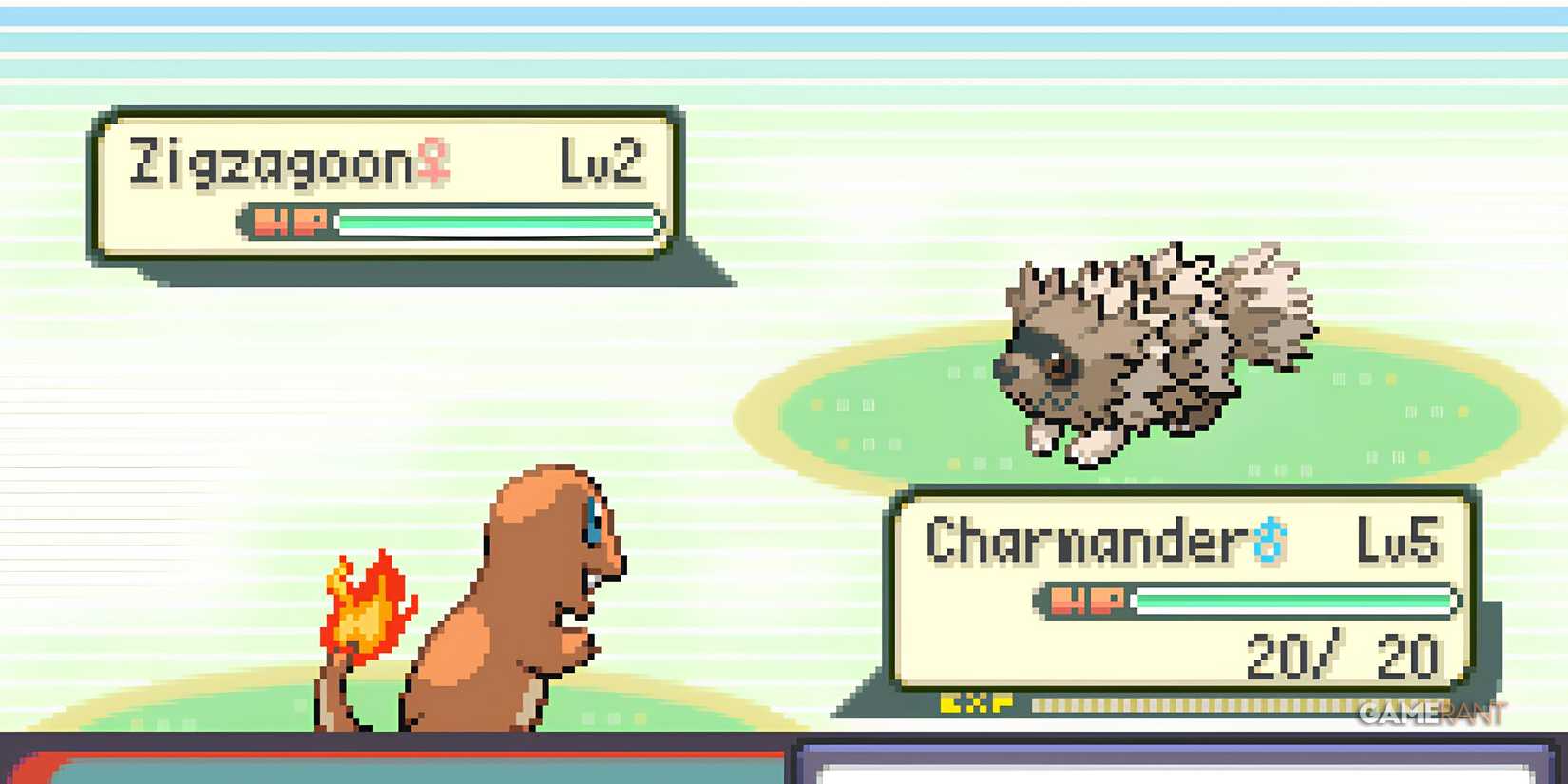
Task: Click Zigzagoon's green HP bar
Action: [494, 220]
